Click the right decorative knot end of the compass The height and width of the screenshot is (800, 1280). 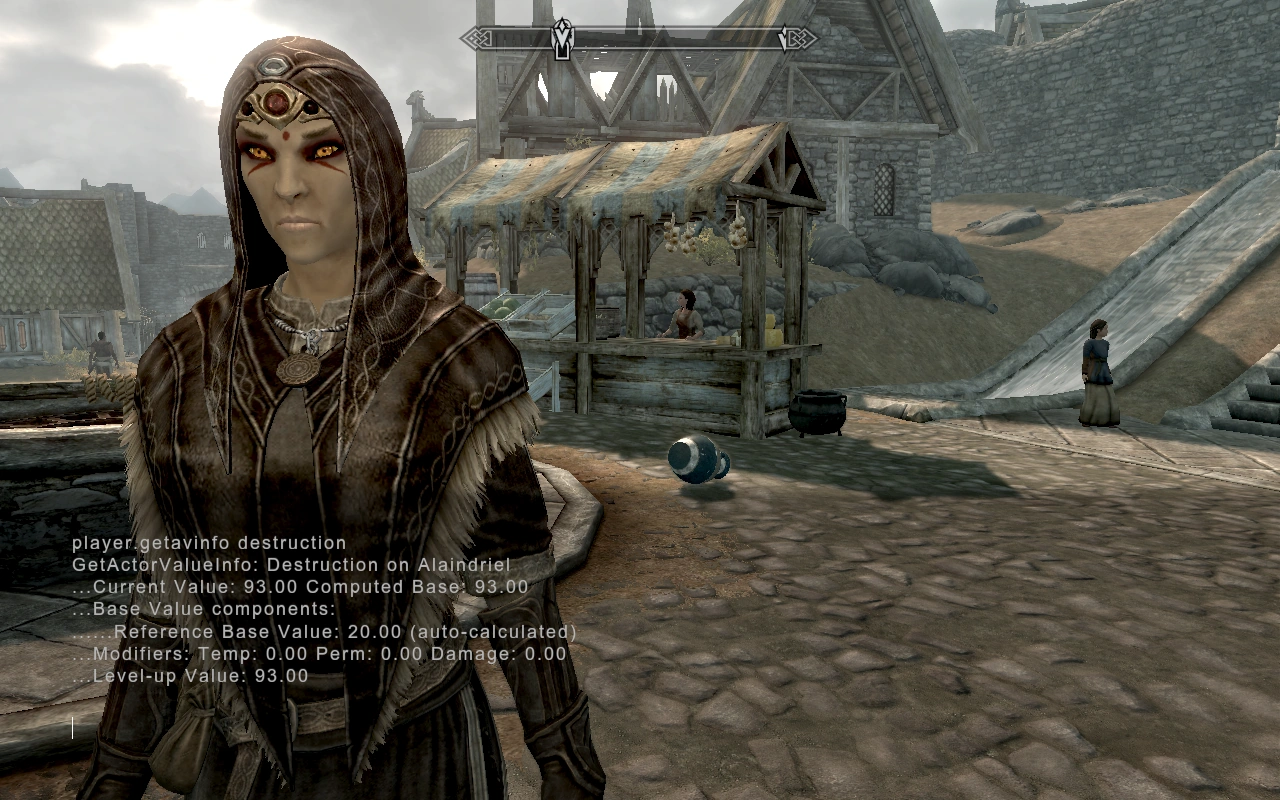[801, 38]
